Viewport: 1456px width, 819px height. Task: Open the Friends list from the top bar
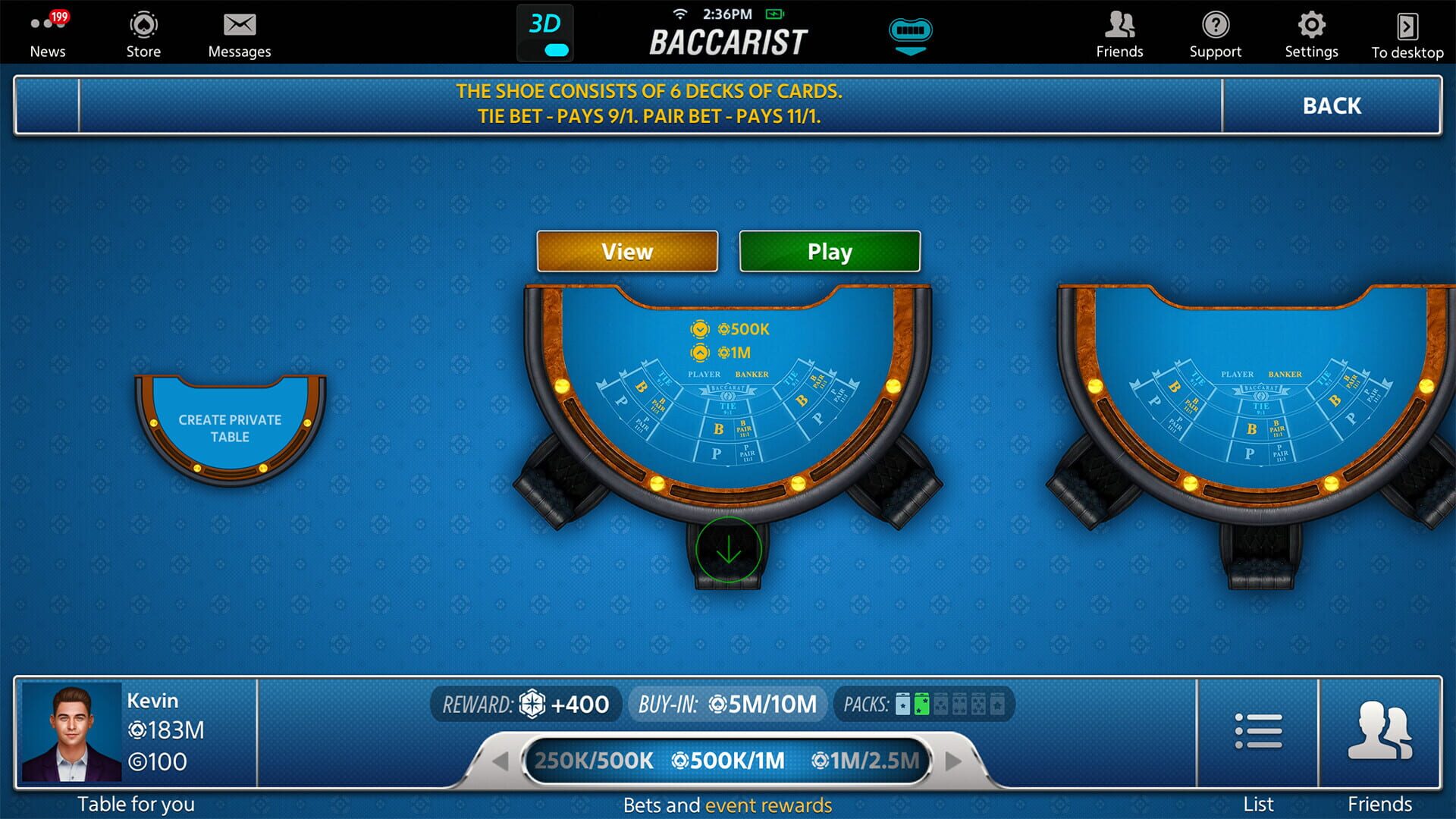point(1119,32)
